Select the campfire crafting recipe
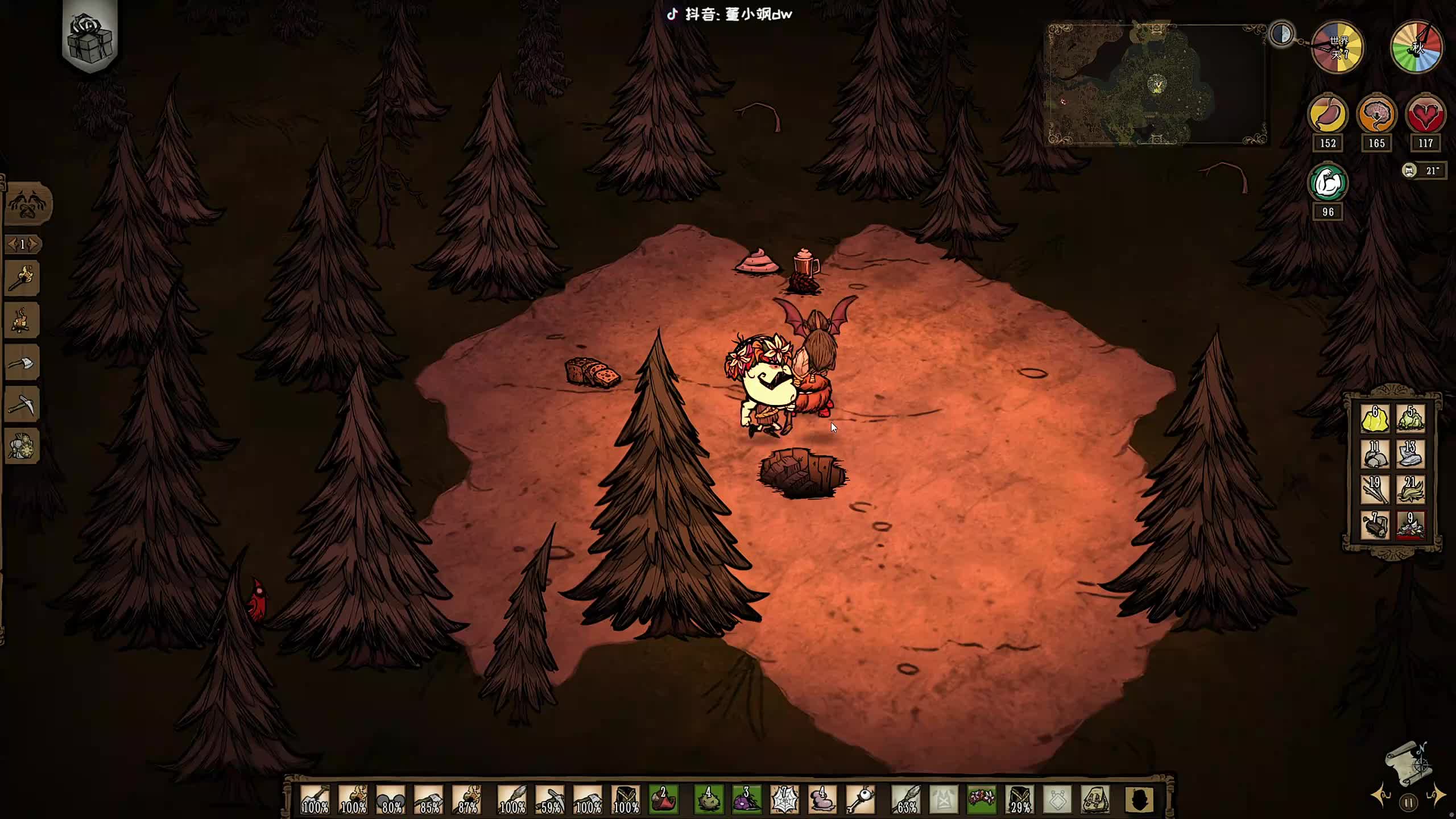This screenshot has width=1456, height=819. [x=22, y=320]
